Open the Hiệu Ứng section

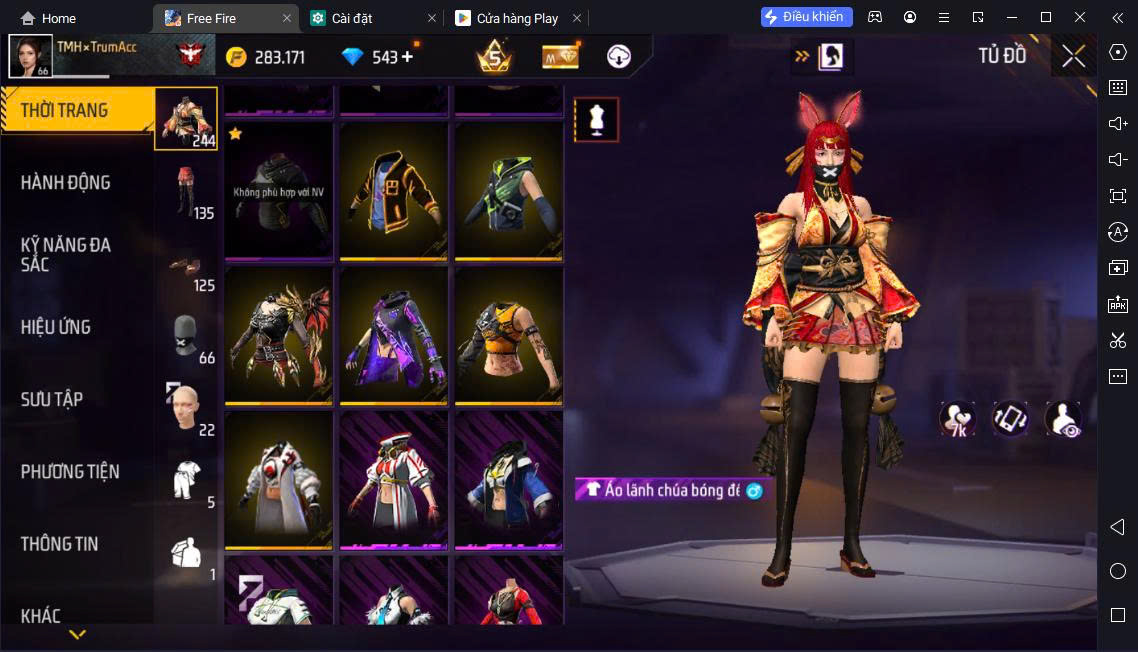point(56,327)
